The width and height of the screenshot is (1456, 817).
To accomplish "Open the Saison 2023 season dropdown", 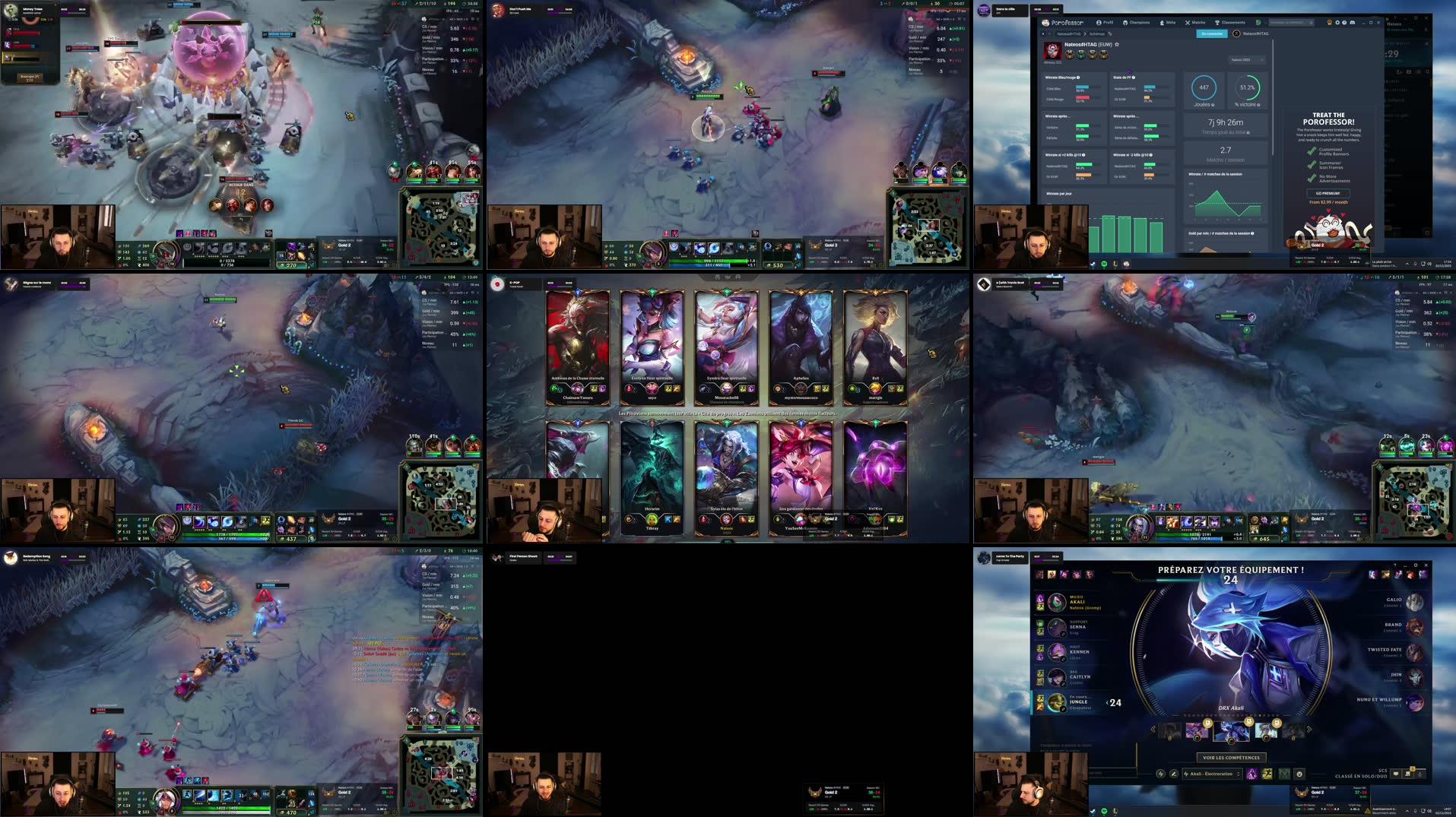I will pos(1247,59).
